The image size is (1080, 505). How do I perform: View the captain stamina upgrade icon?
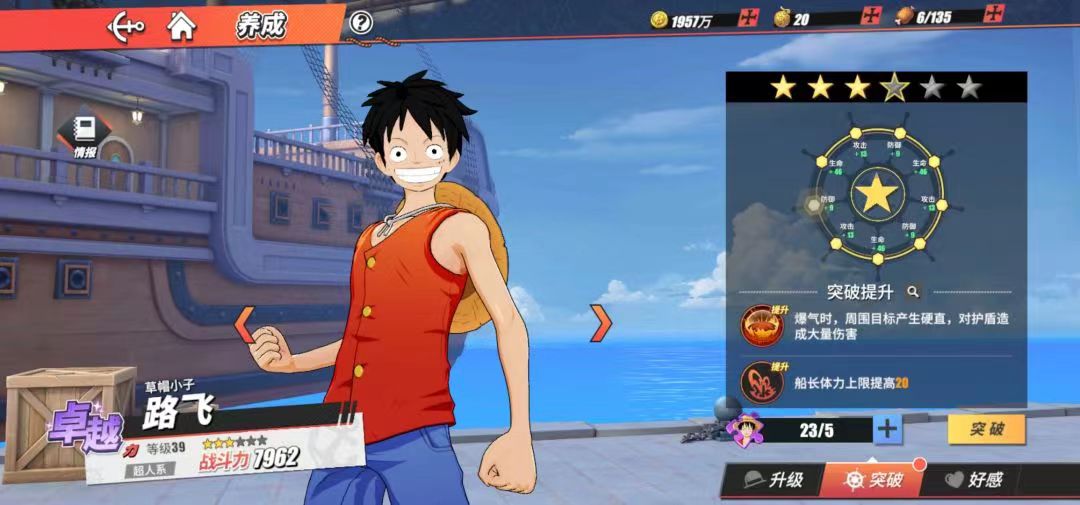tap(762, 382)
